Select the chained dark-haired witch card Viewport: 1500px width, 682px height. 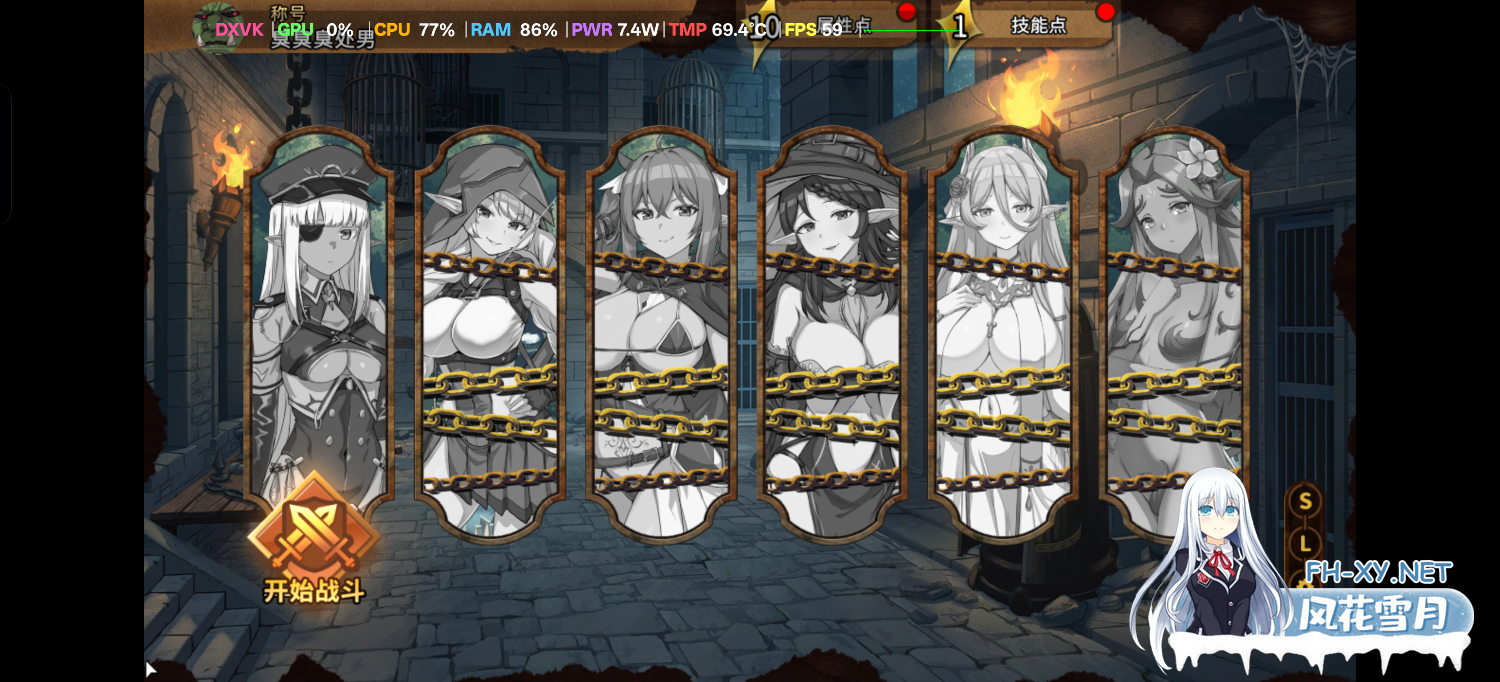(x=832, y=330)
